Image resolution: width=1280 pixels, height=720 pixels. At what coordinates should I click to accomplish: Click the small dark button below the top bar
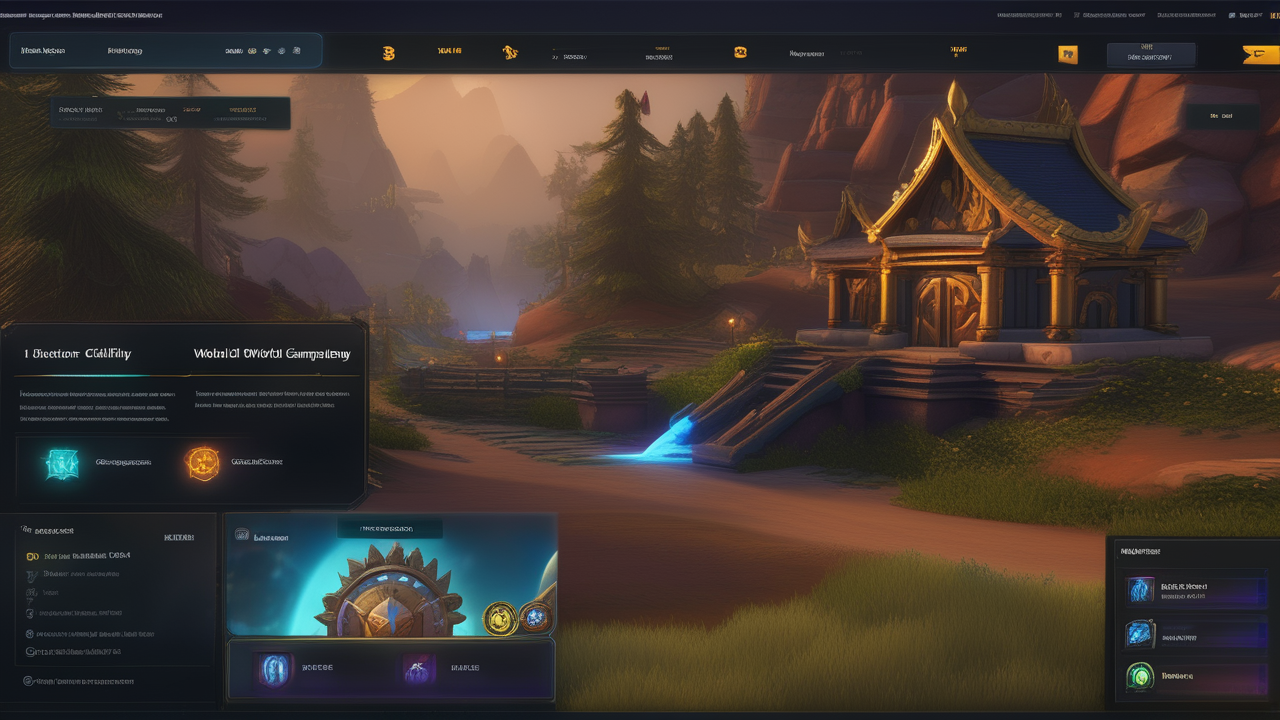click(x=1220, y=116)
